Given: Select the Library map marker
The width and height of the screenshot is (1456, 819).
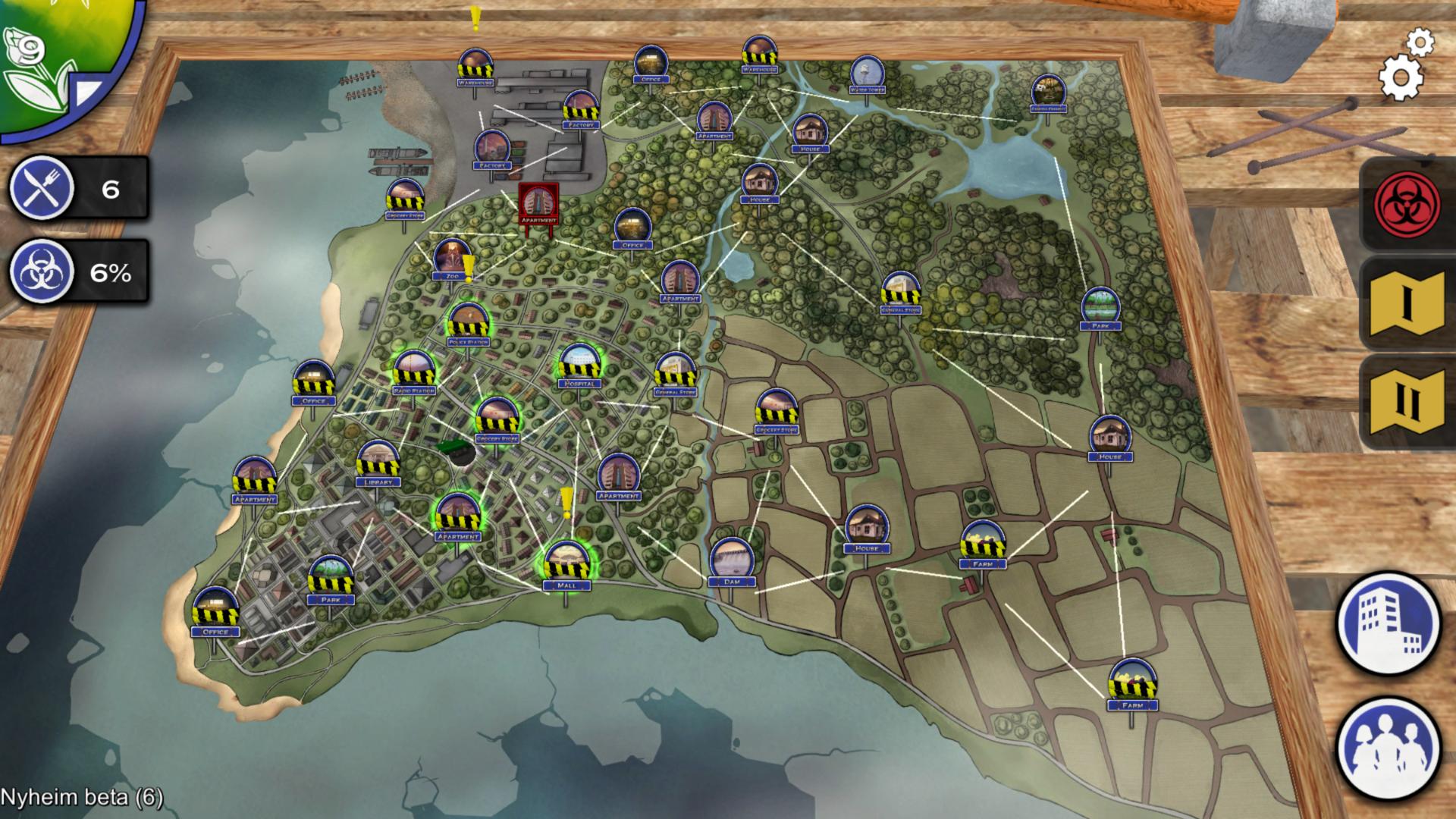Looking at the screenshot, I should (x=378, y=463).
